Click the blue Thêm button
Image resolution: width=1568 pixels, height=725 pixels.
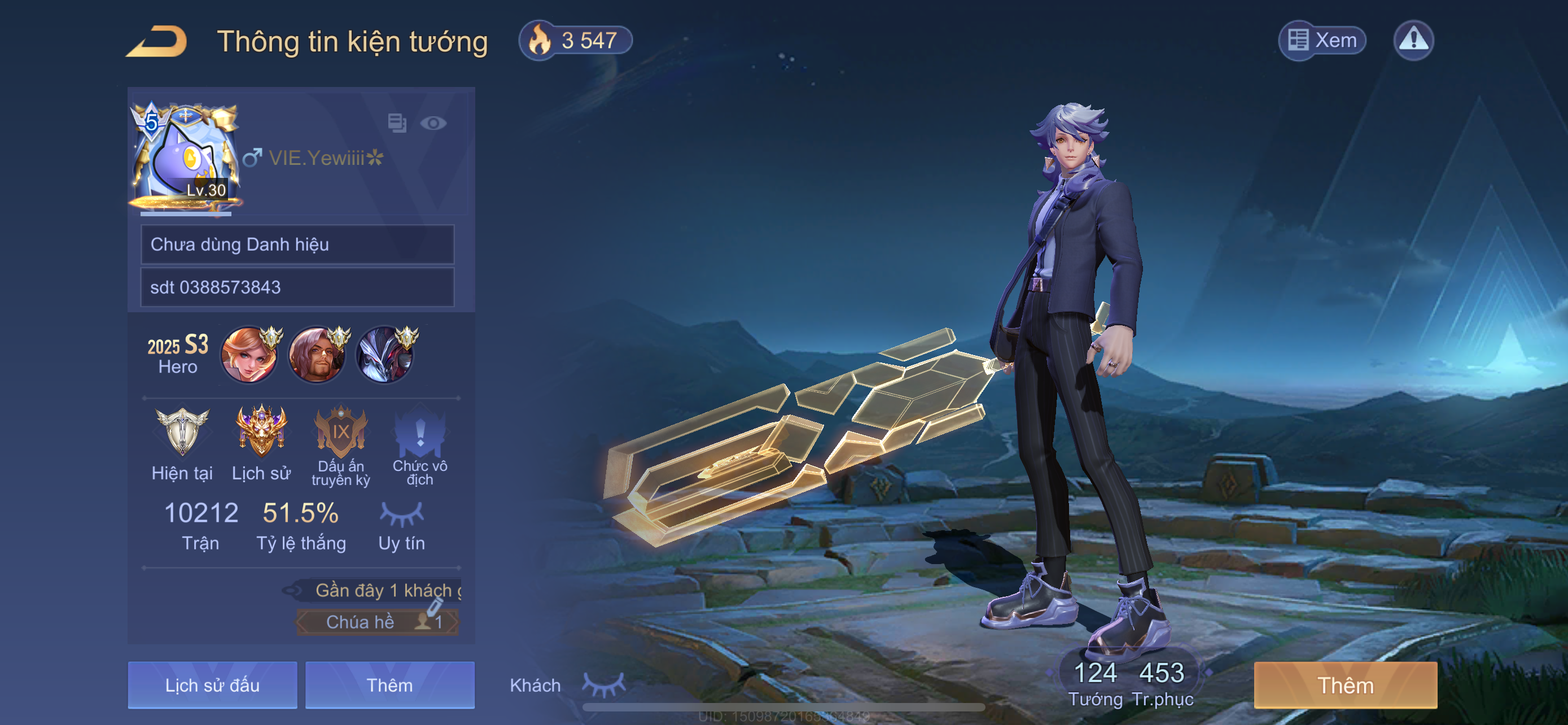tap(389, 685)
